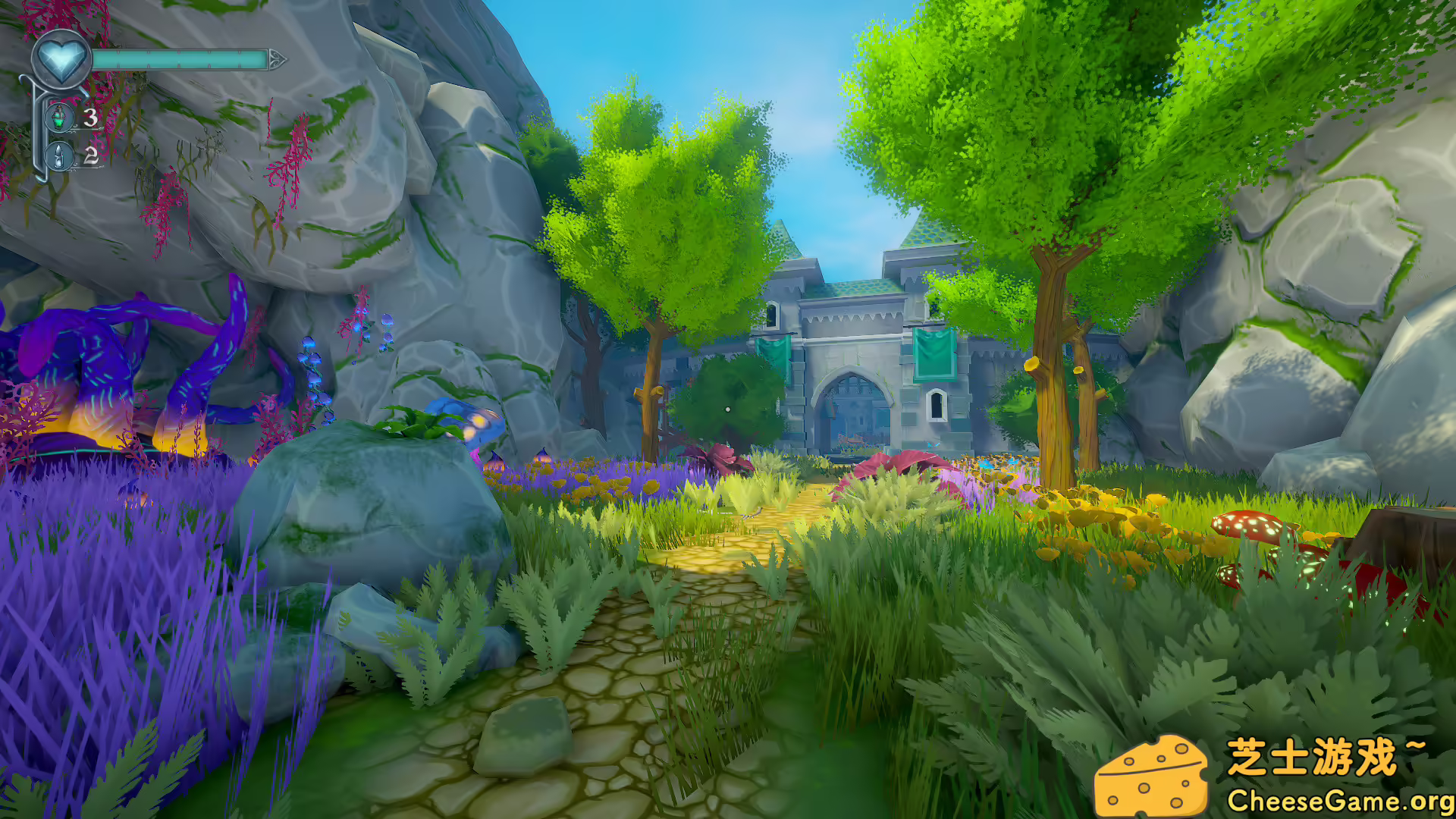Select the silver crystal shard icon

(60, 156)
